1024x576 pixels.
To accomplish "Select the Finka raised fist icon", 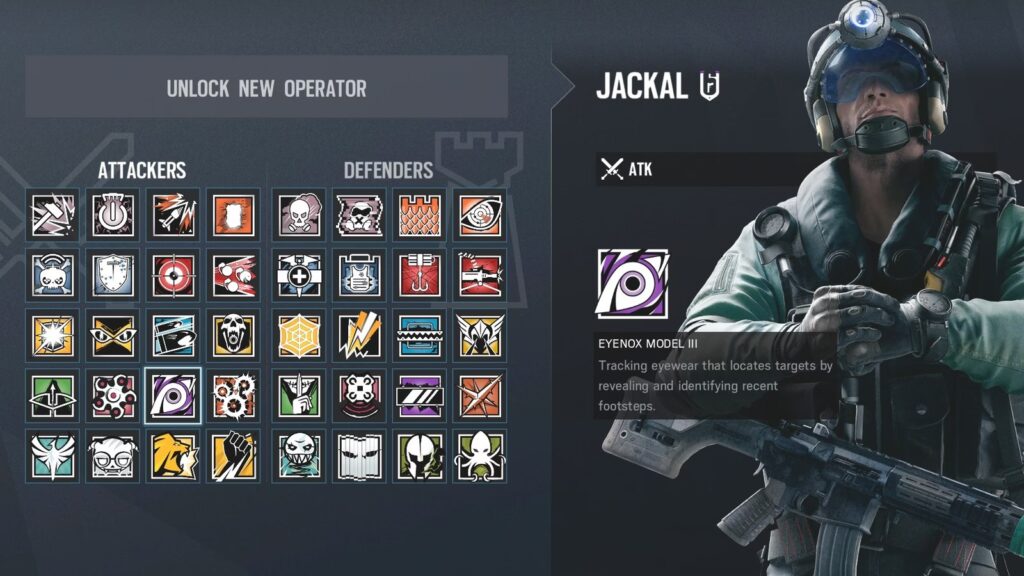I will (232, 455).
